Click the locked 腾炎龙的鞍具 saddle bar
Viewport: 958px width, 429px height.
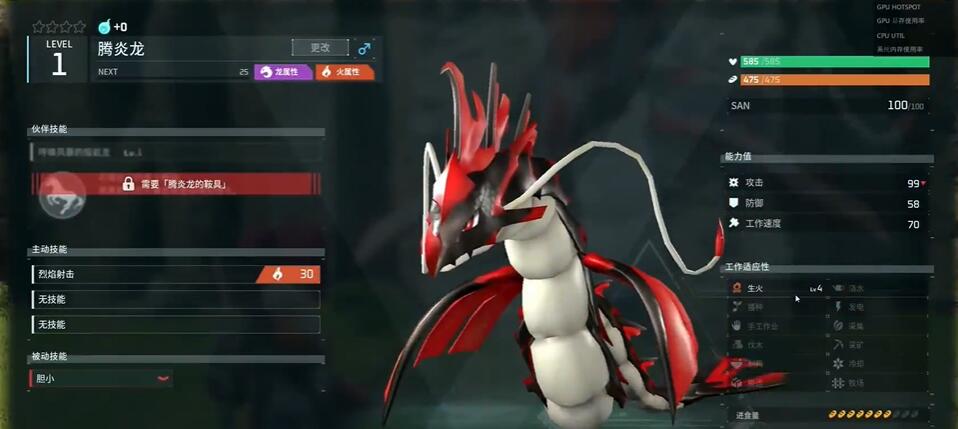click(176, 184)
